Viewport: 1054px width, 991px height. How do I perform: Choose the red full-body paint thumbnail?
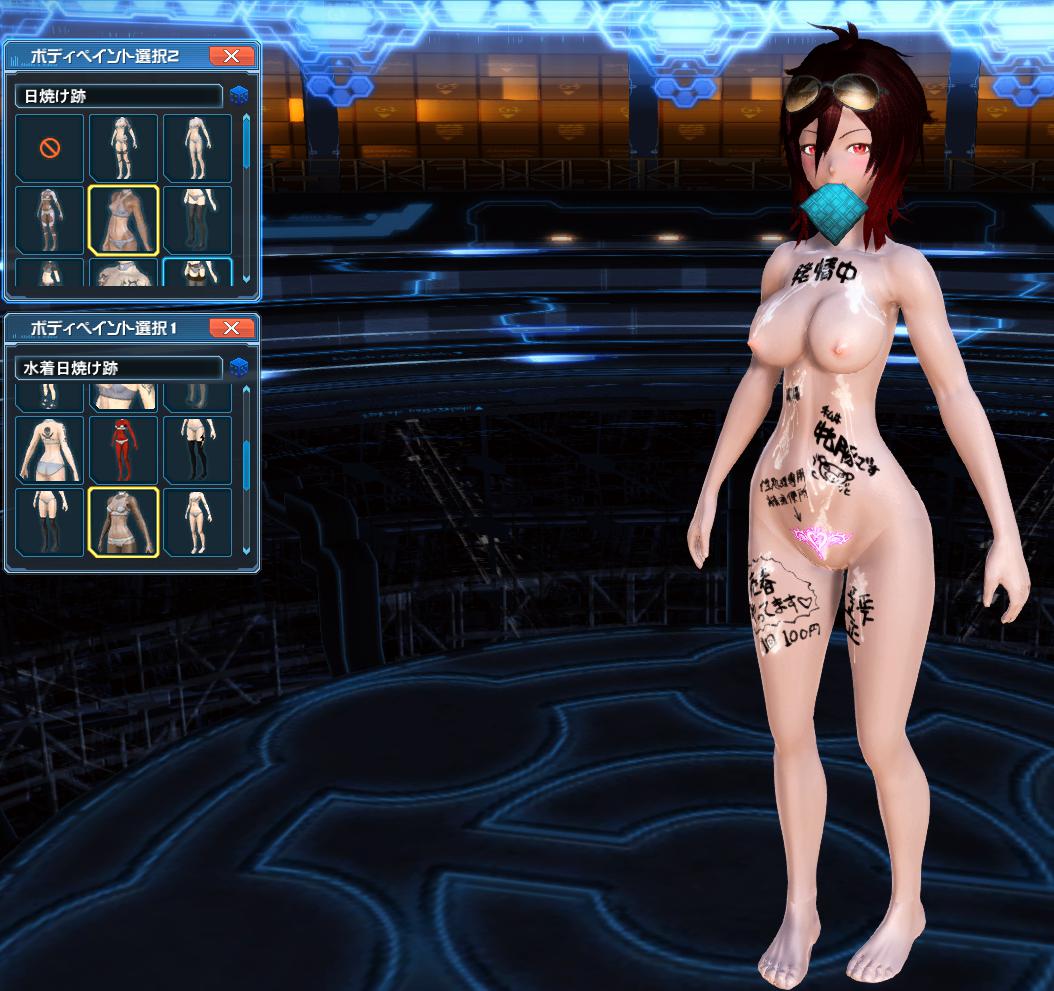pyautogui.click(x=124, y=449)
